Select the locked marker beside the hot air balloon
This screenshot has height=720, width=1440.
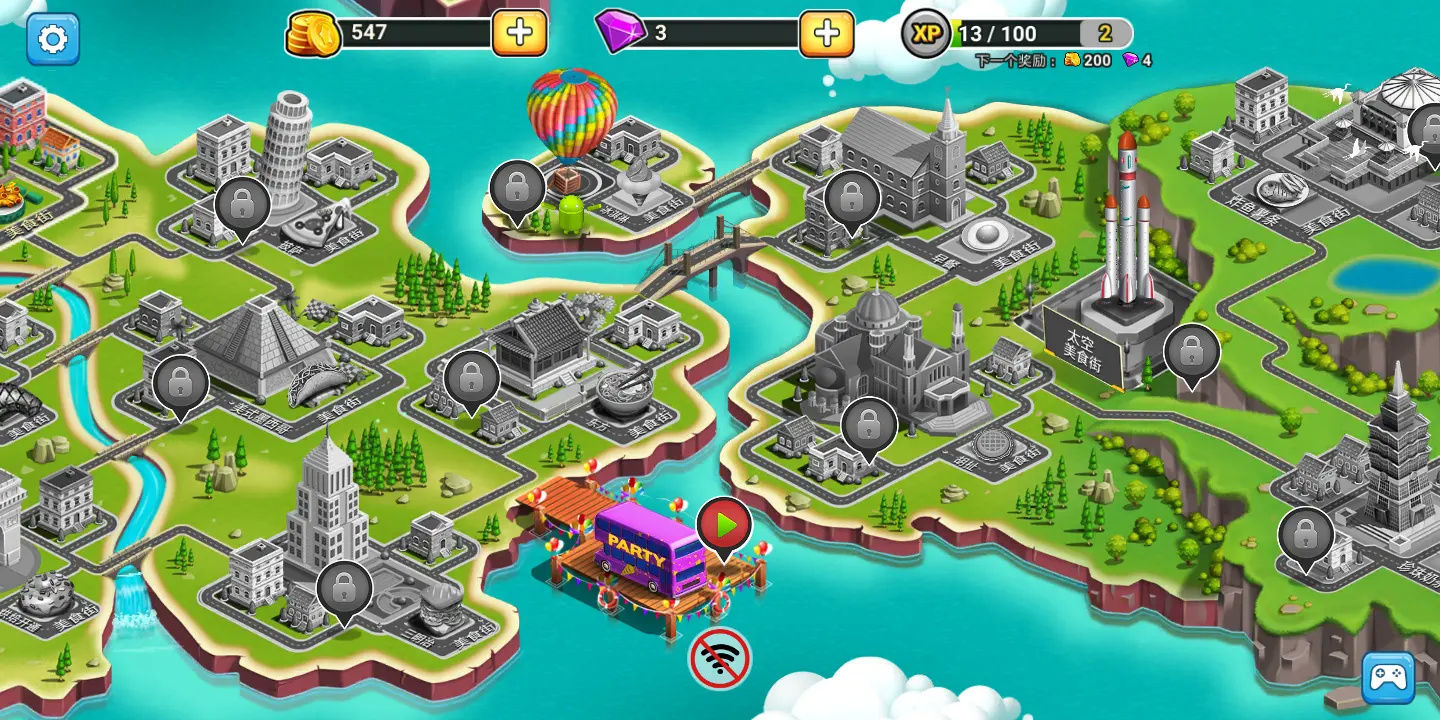click(x=517, y=188)
